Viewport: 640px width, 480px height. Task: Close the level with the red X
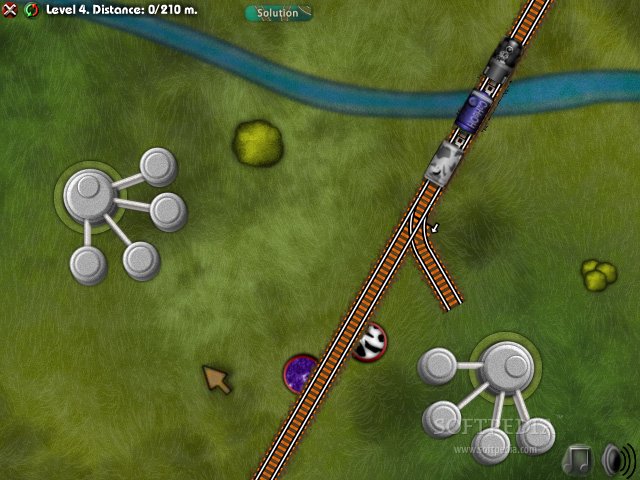(11, 11)
